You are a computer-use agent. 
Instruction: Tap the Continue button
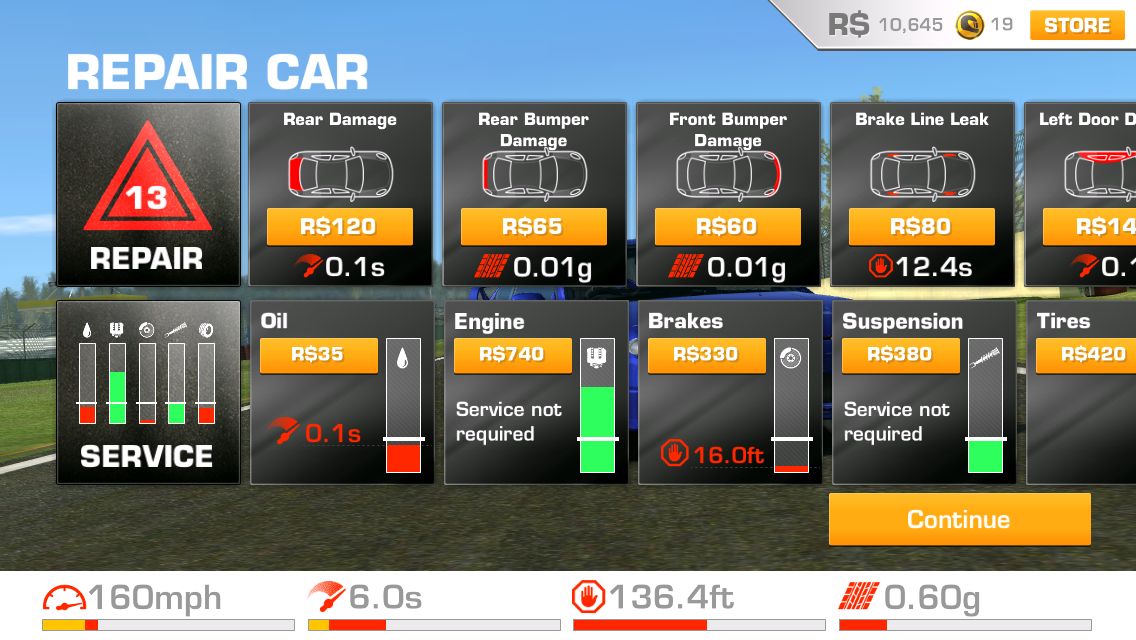(959, 520)
